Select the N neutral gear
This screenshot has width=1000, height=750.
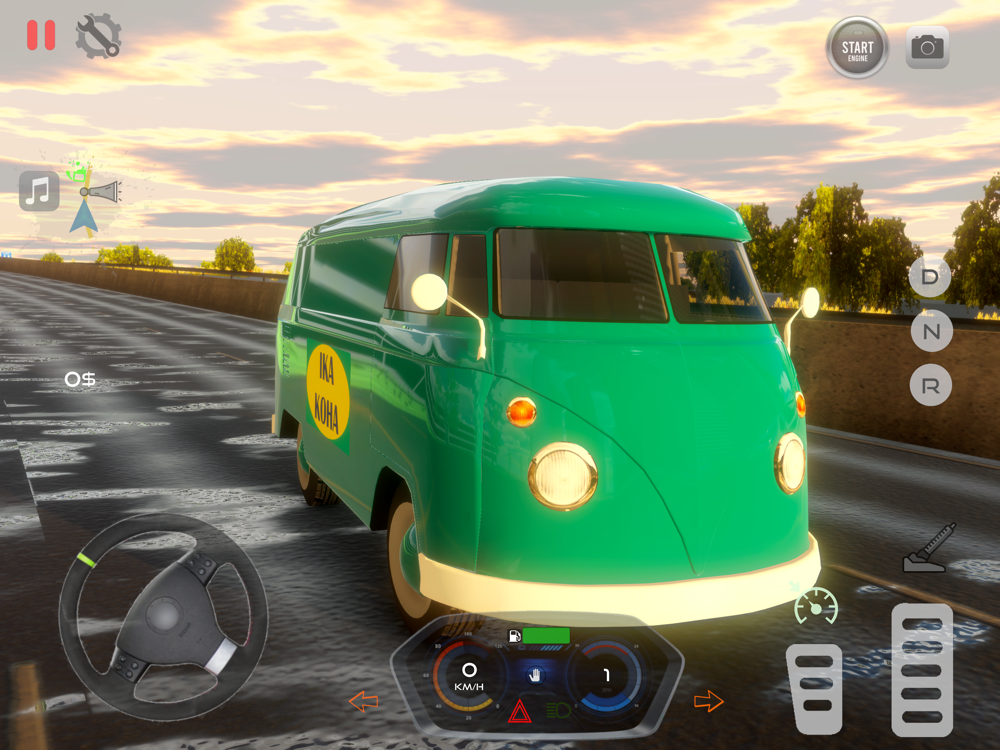(930, 331)
